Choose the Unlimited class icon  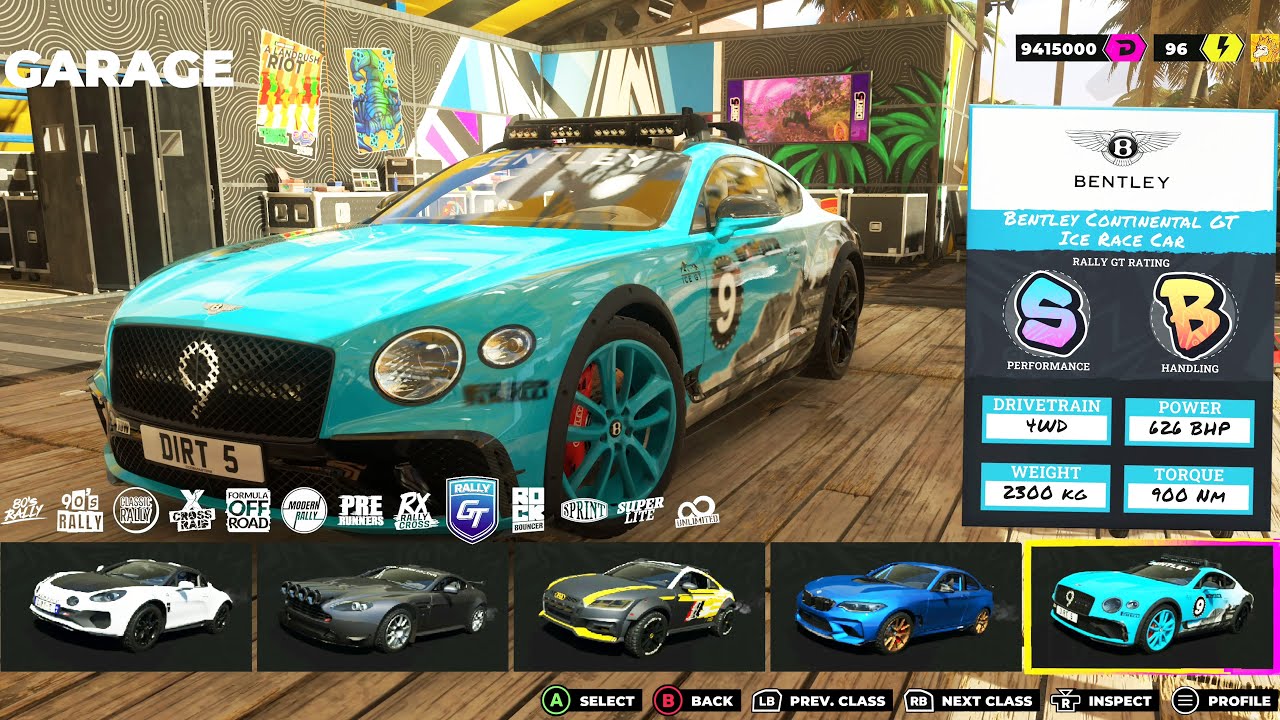point(697,512)
